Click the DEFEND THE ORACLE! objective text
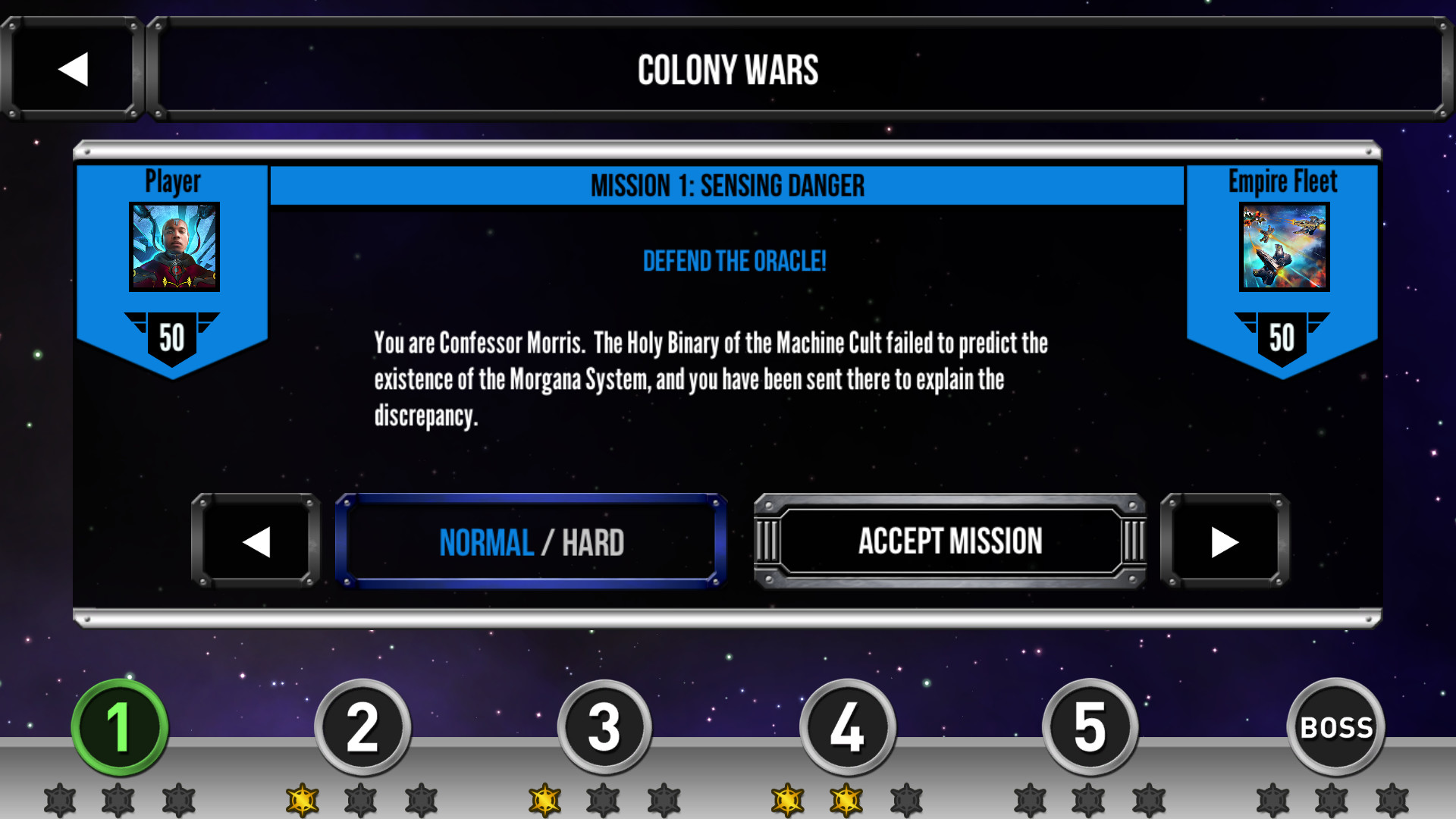The width and height of the screenshot is (1456, 819). click(735, 262)
